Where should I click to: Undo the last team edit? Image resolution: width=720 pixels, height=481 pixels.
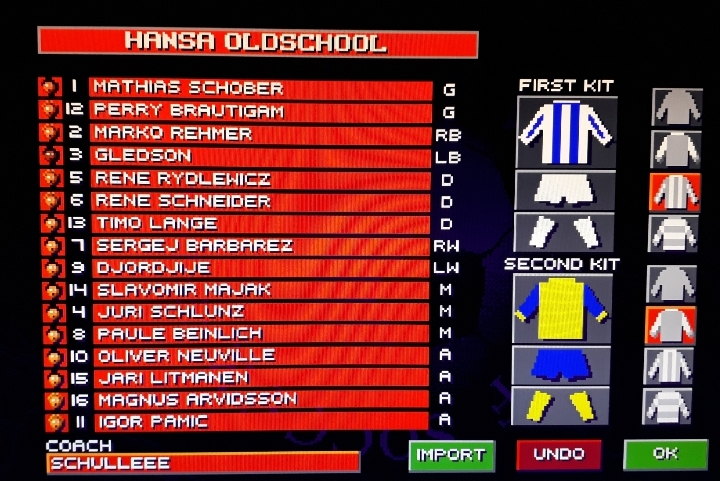[558, 454]
